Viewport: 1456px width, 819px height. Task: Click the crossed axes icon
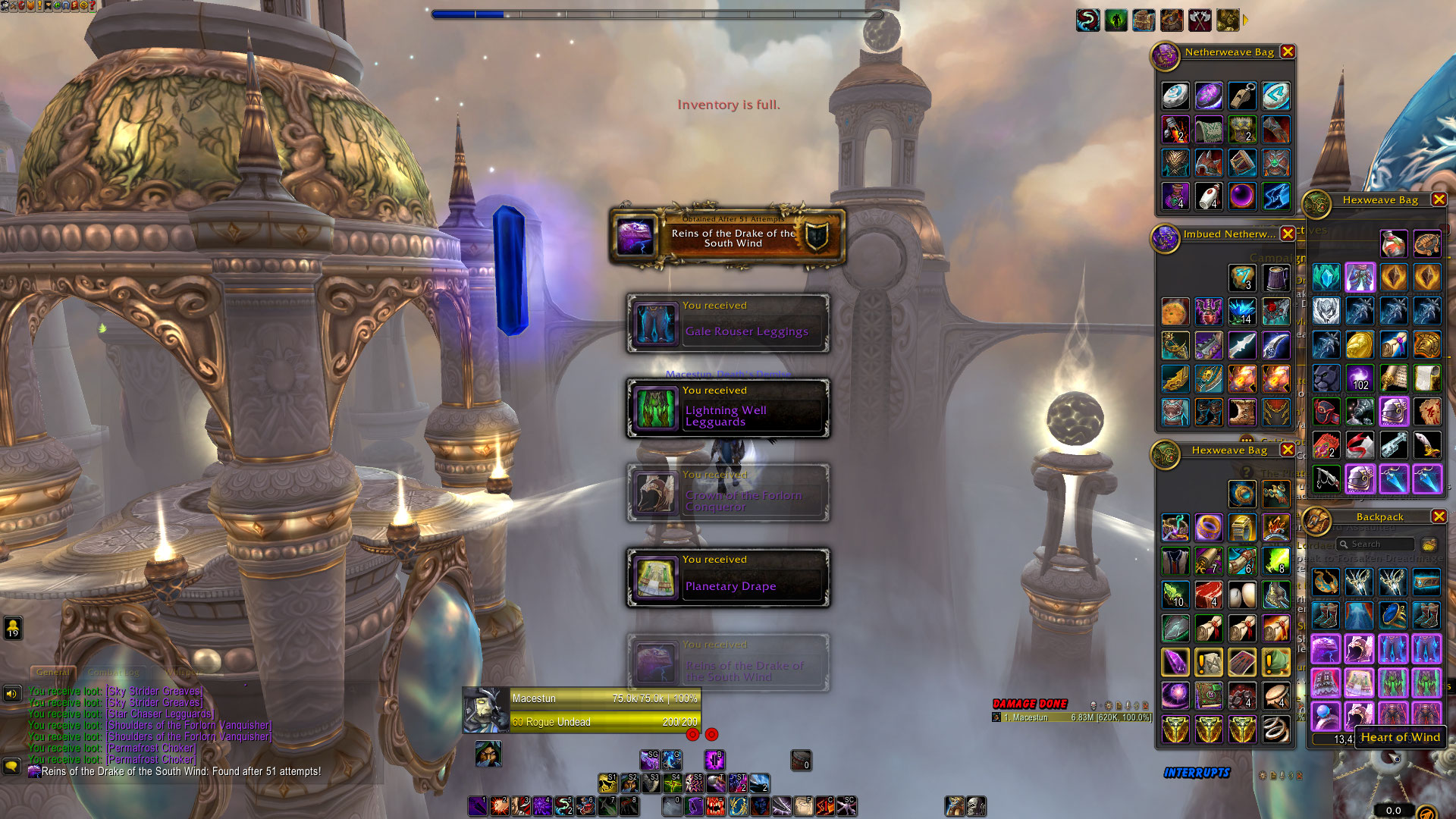pos(1200,20)
